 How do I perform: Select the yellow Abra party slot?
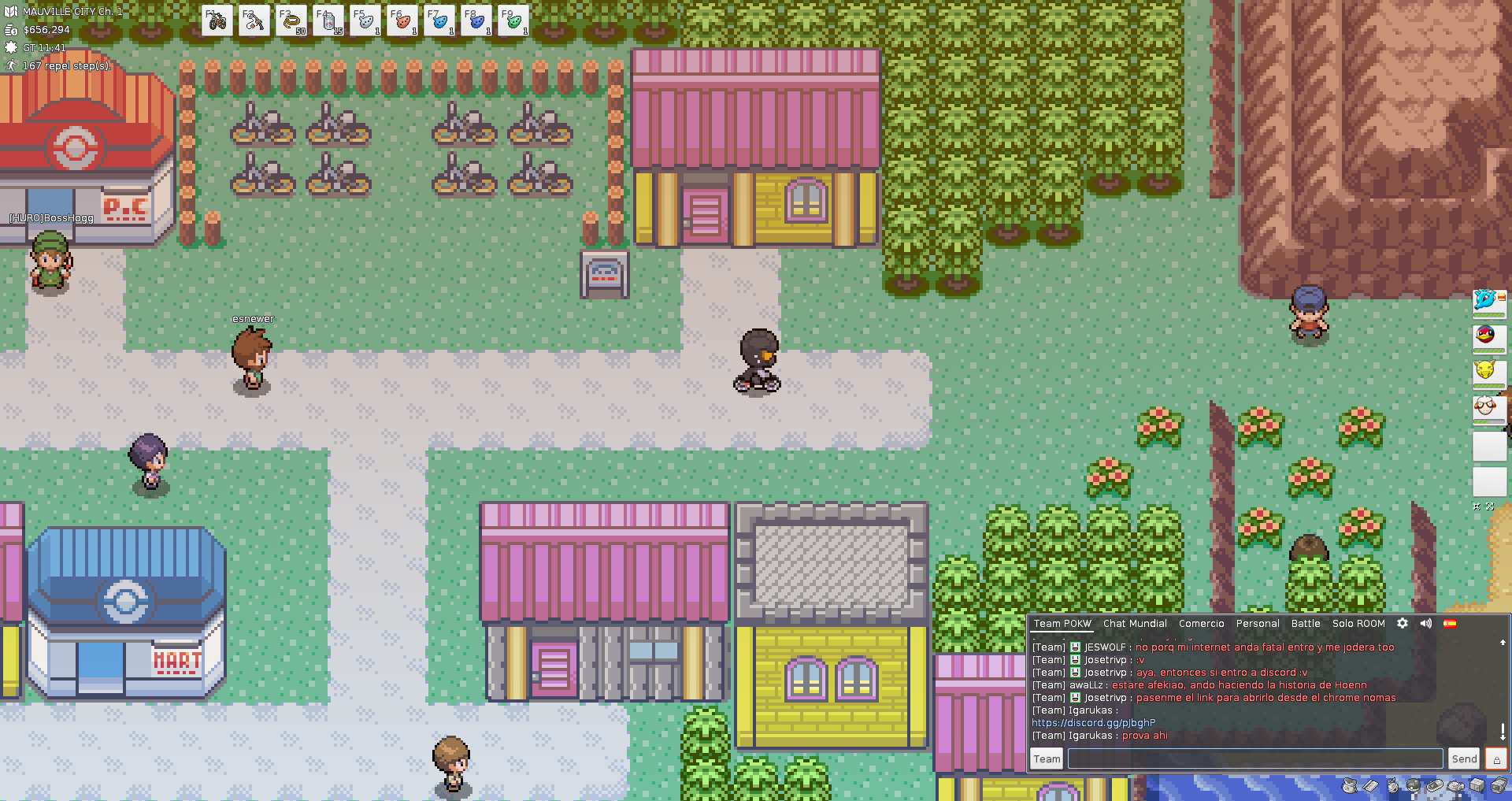[1486, 370]
